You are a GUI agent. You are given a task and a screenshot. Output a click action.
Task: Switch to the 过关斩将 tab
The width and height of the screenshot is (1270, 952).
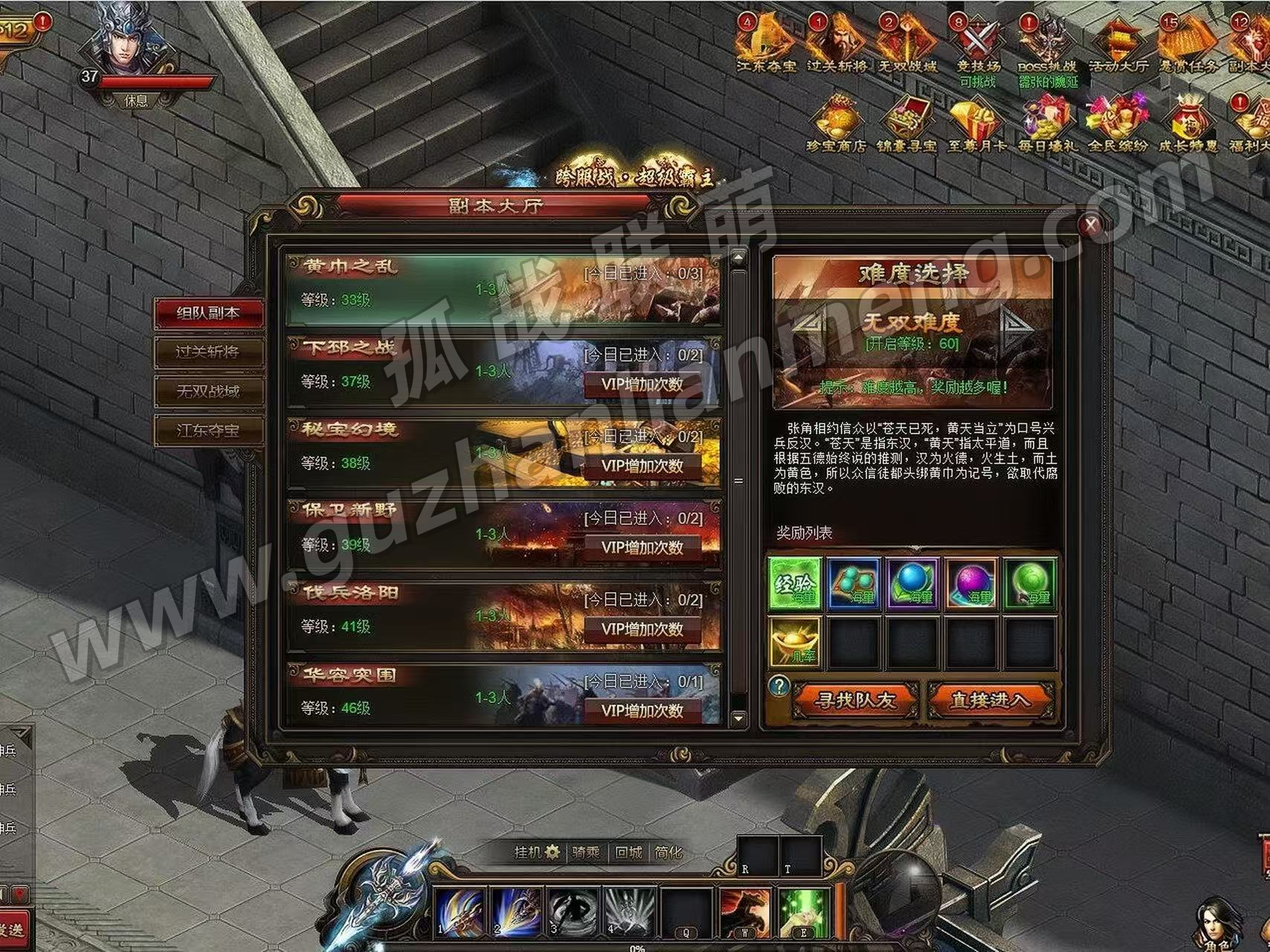point(208,352)
